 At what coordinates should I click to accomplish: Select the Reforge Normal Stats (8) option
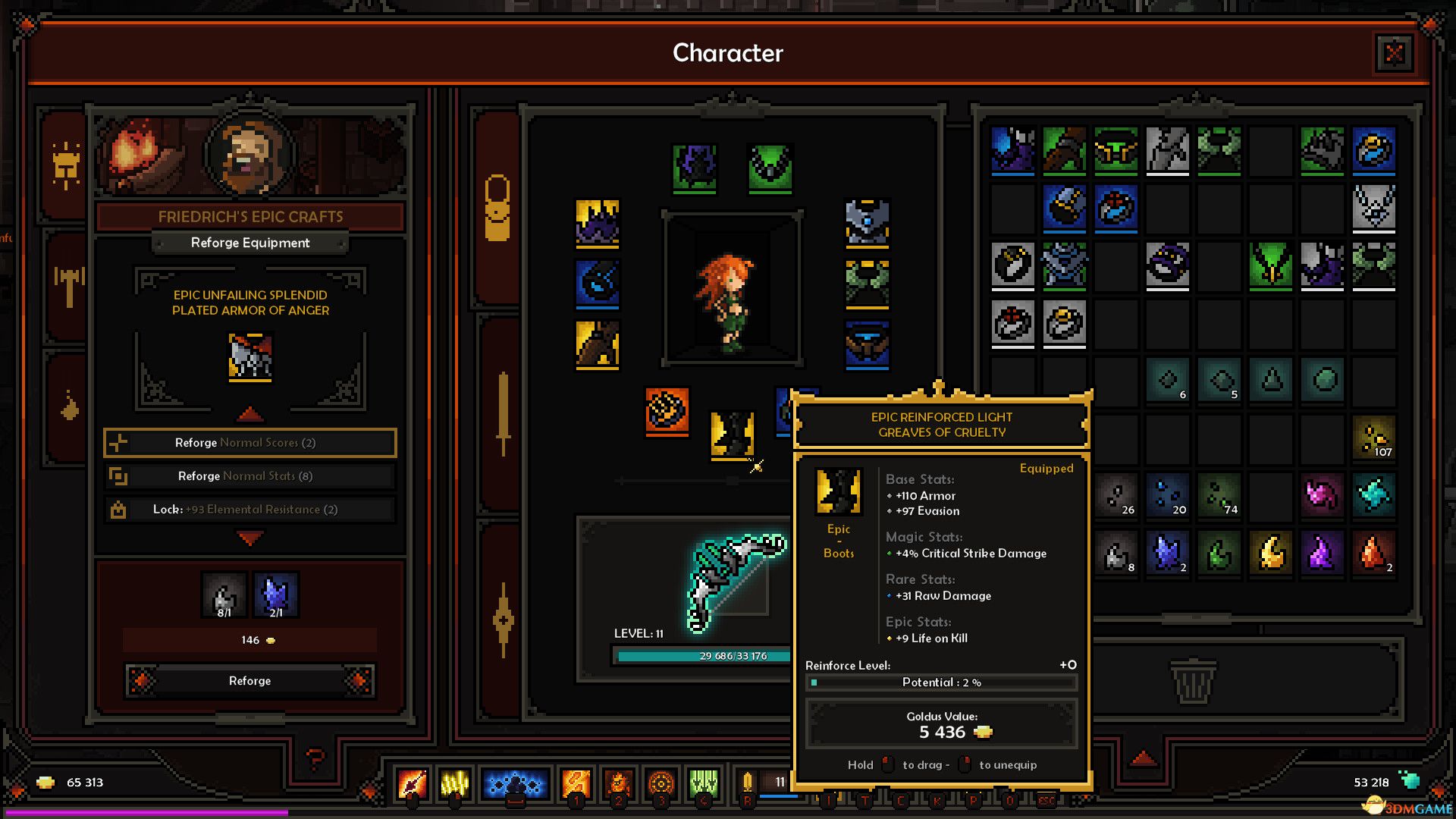(249, 475)
